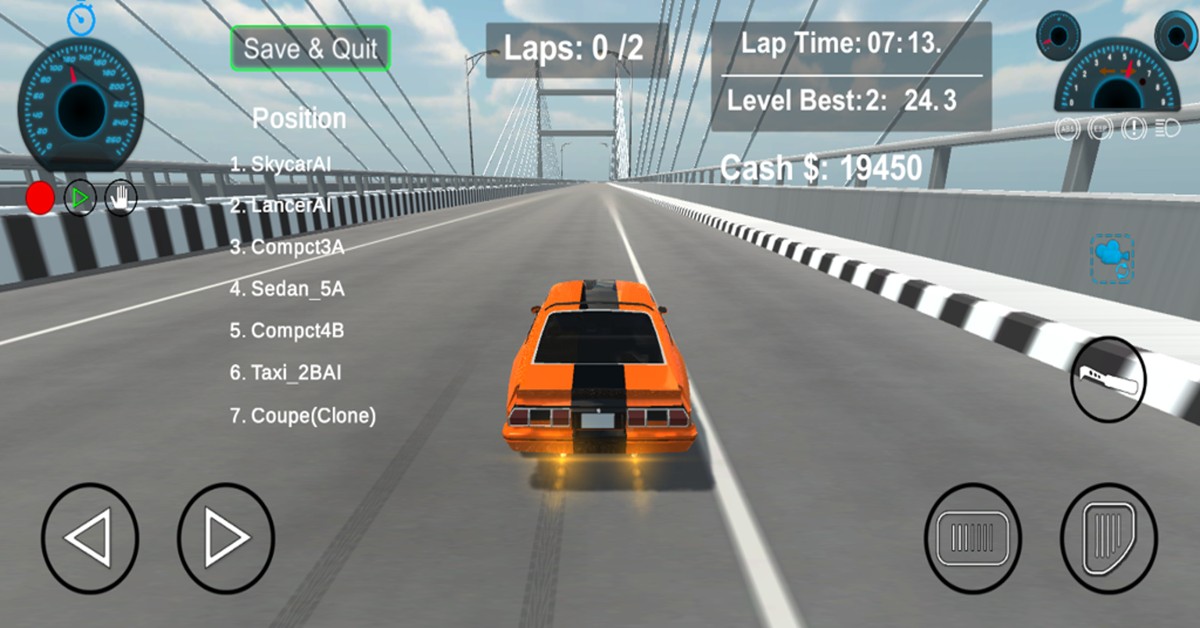1200x628 pixels.
Task: Click the Save & Quit button
Action: (x=310, y=48)
